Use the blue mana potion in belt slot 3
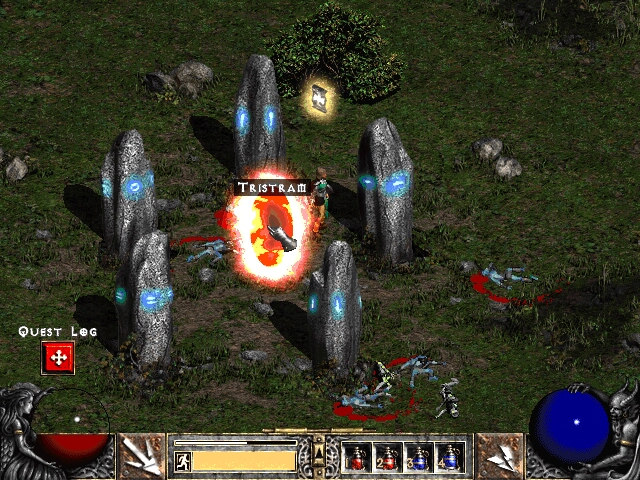Image resolution: width=640 pixels, height=480 pixels. click(x=418, y=458)
